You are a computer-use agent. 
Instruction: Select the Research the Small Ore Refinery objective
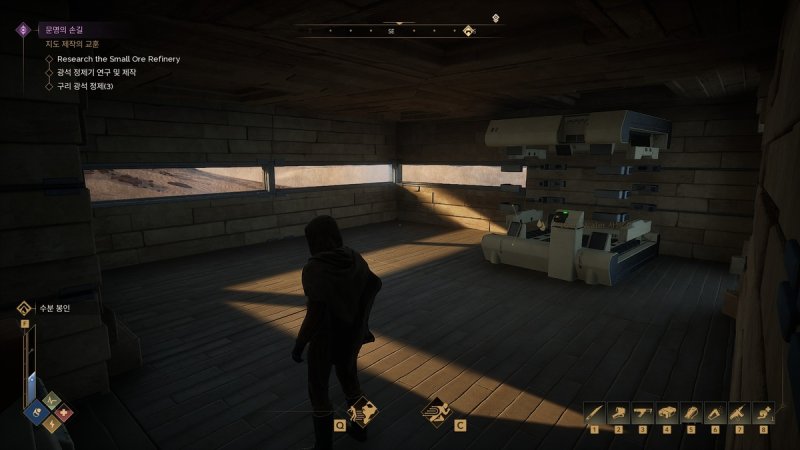tap(118, 59)
